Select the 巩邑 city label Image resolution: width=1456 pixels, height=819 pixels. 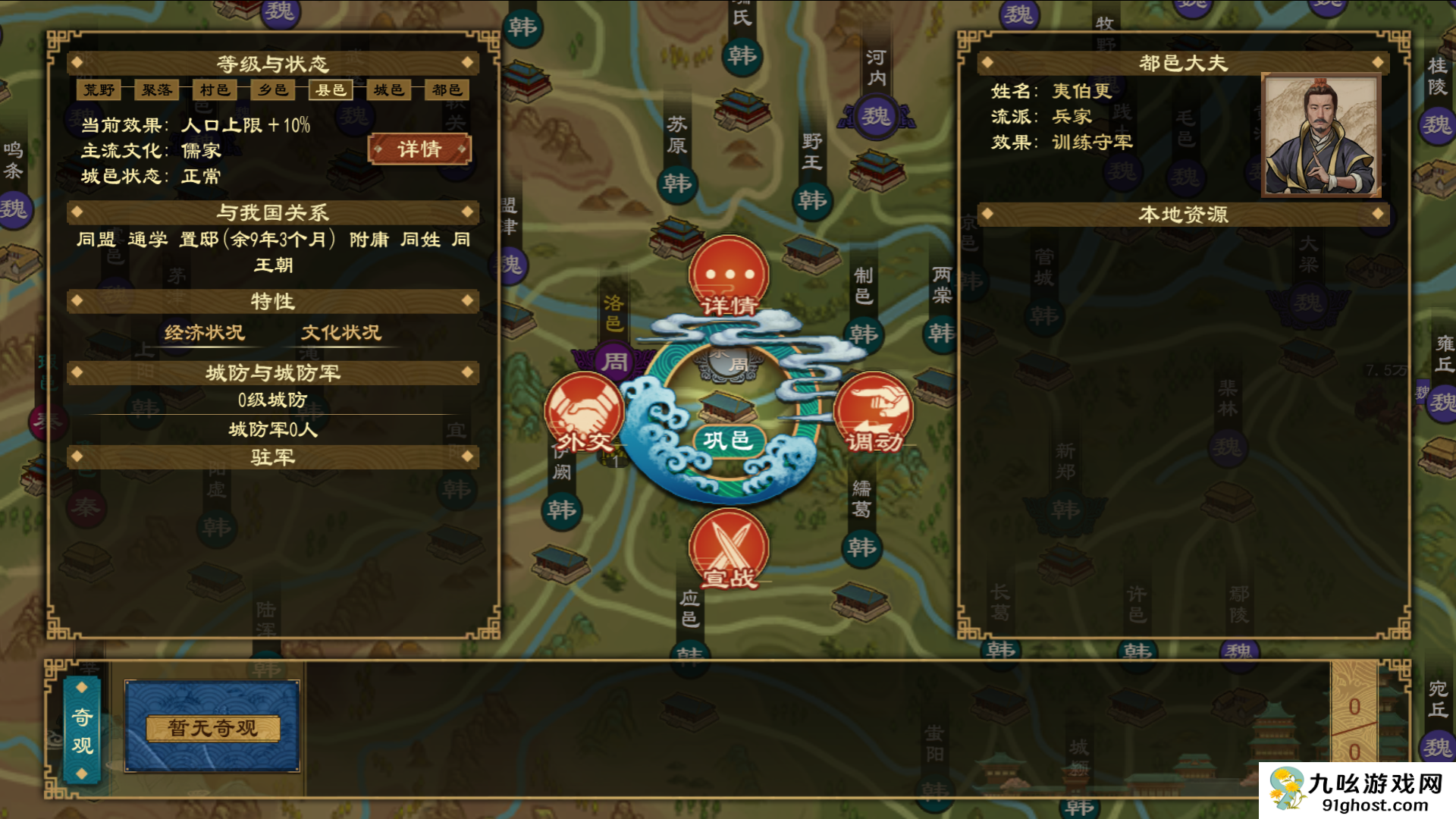pyautogui.click(x=726, y=441)
